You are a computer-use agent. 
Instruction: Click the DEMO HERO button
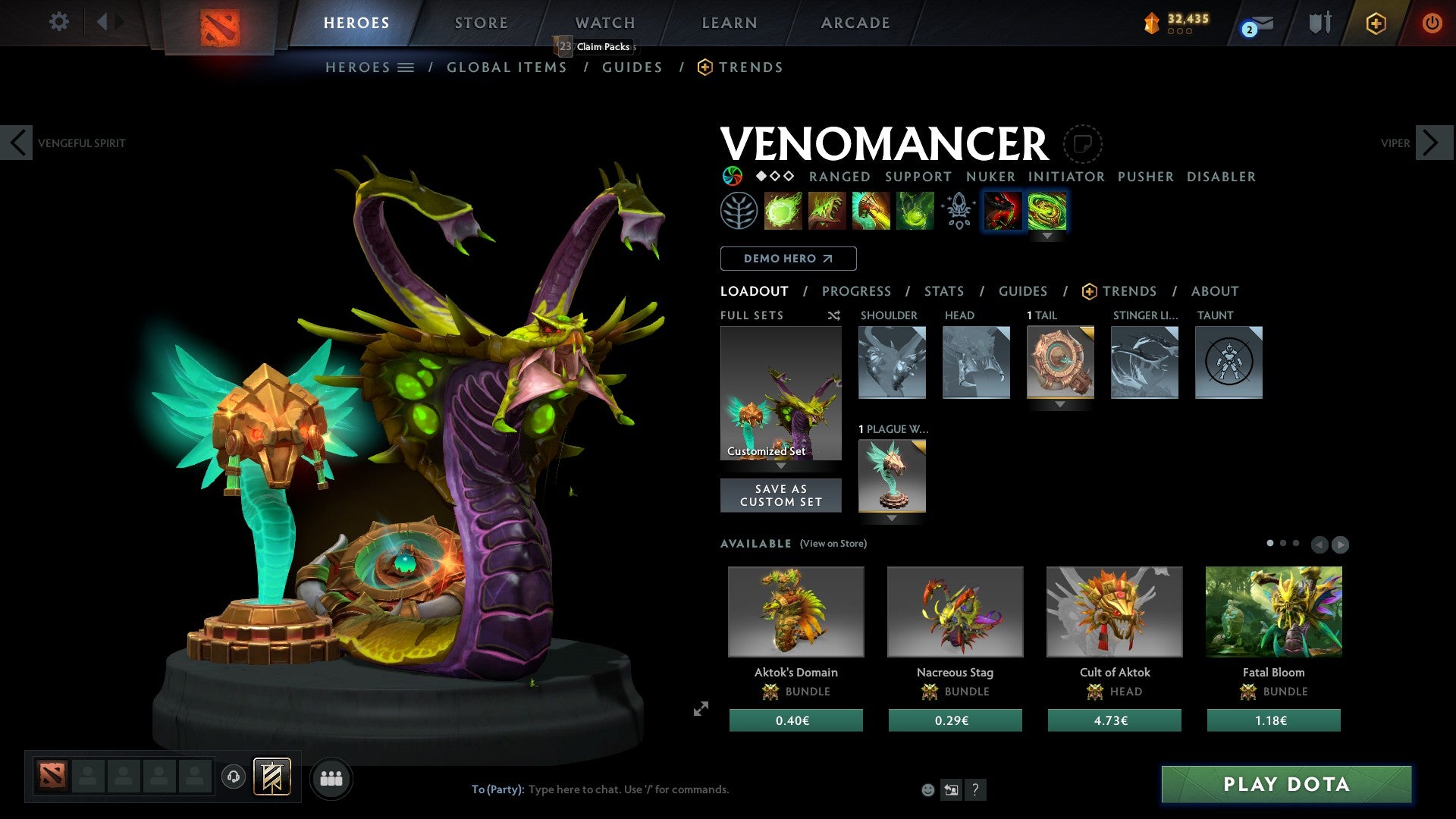tap(788, 258)
